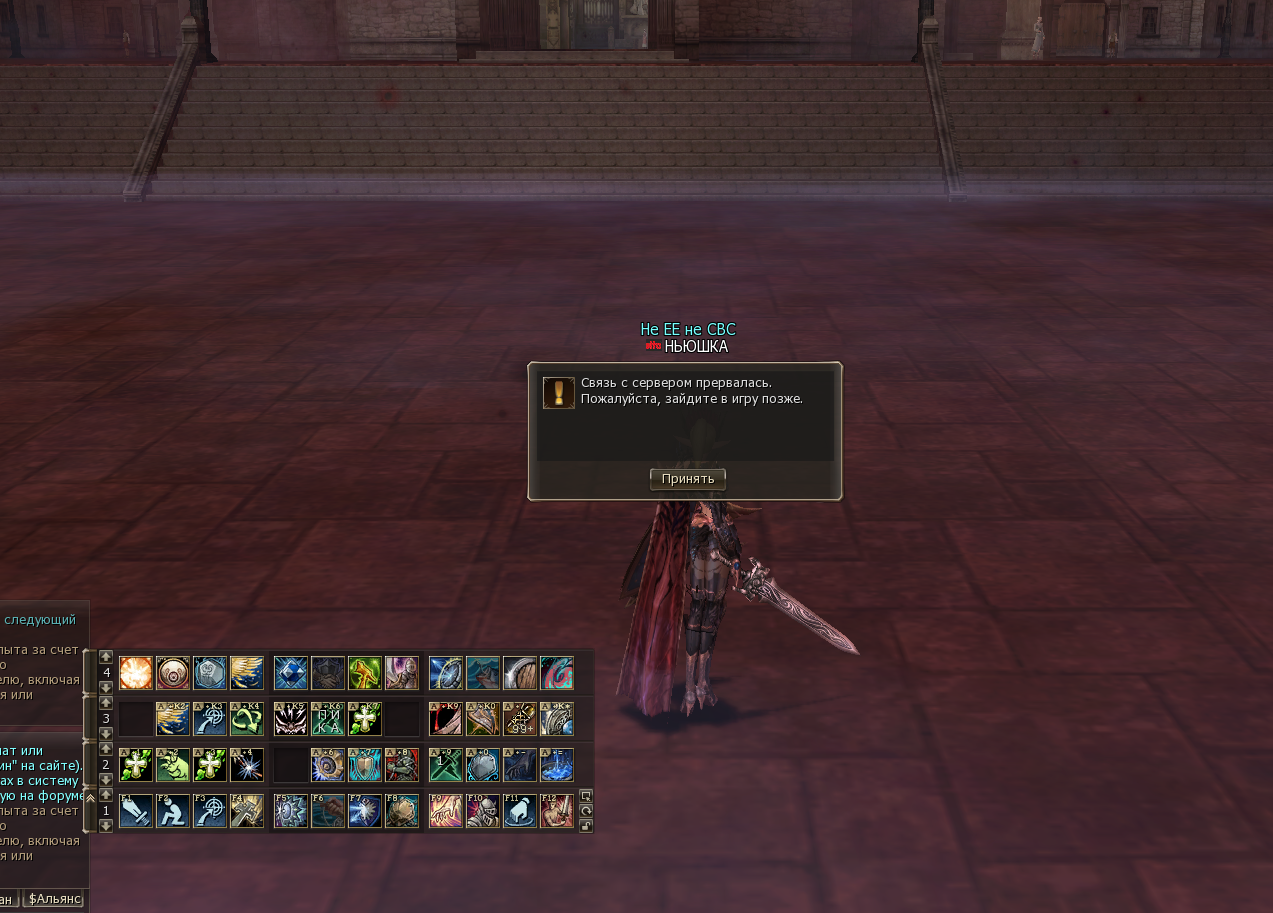Activate the handshake skill icon
This screenshot has height=913, width=1273.
[x=327, y=673]
